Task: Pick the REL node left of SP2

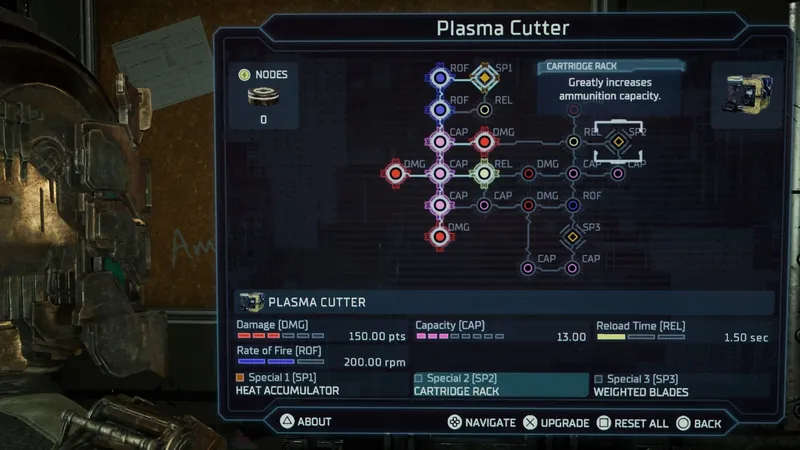Action: (x=573, y=142)
